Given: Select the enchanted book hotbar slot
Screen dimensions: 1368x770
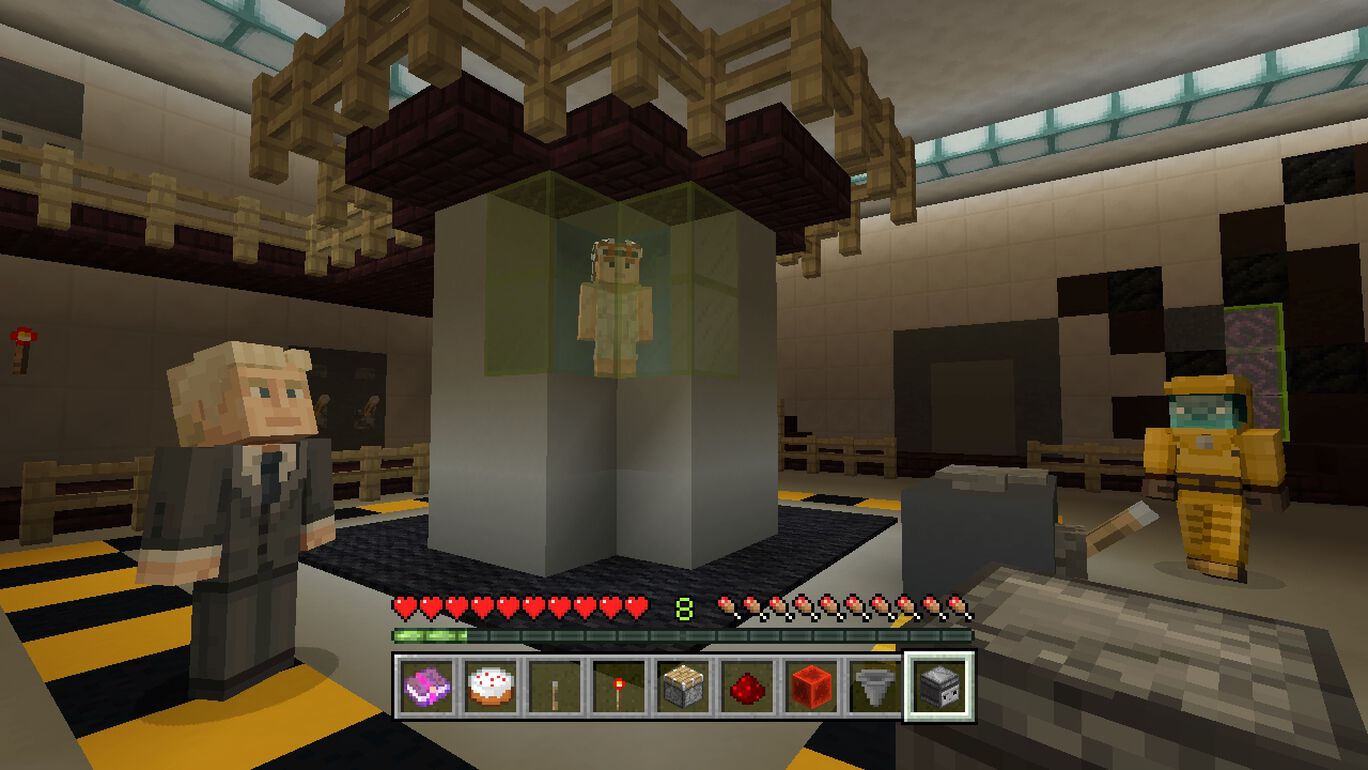Looking at the screenshot, I should coord(428,686).
